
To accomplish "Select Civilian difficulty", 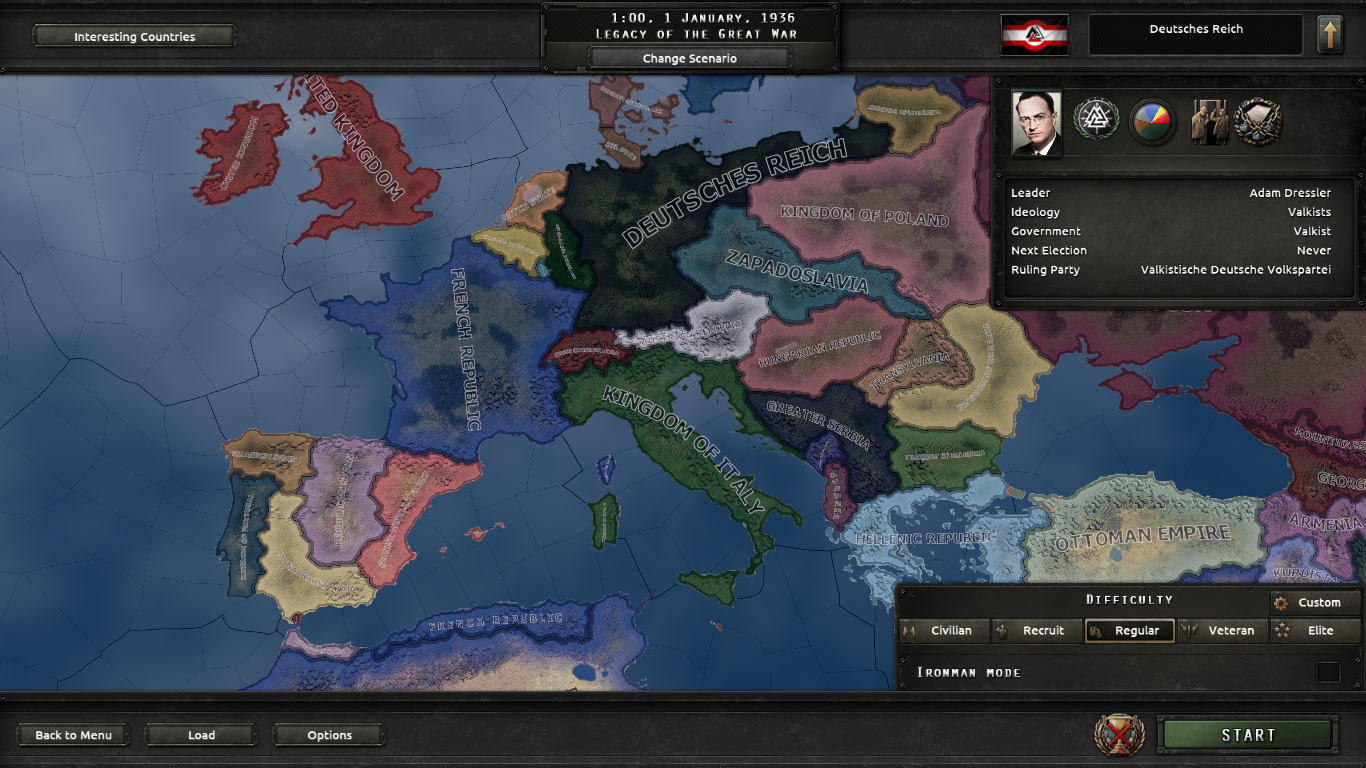I will pos(943,630).
